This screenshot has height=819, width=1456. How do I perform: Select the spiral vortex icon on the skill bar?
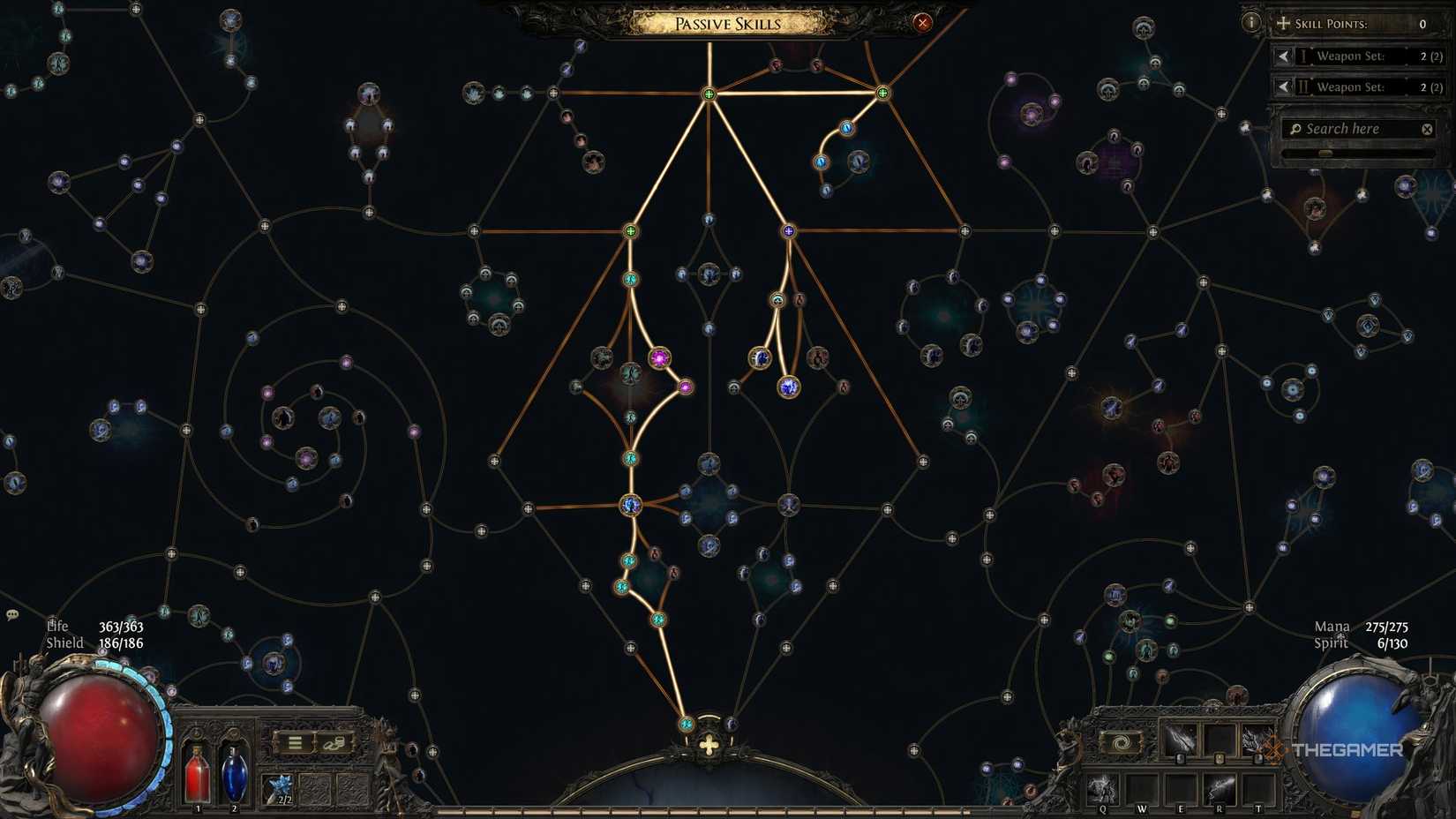click(1121, 742)
